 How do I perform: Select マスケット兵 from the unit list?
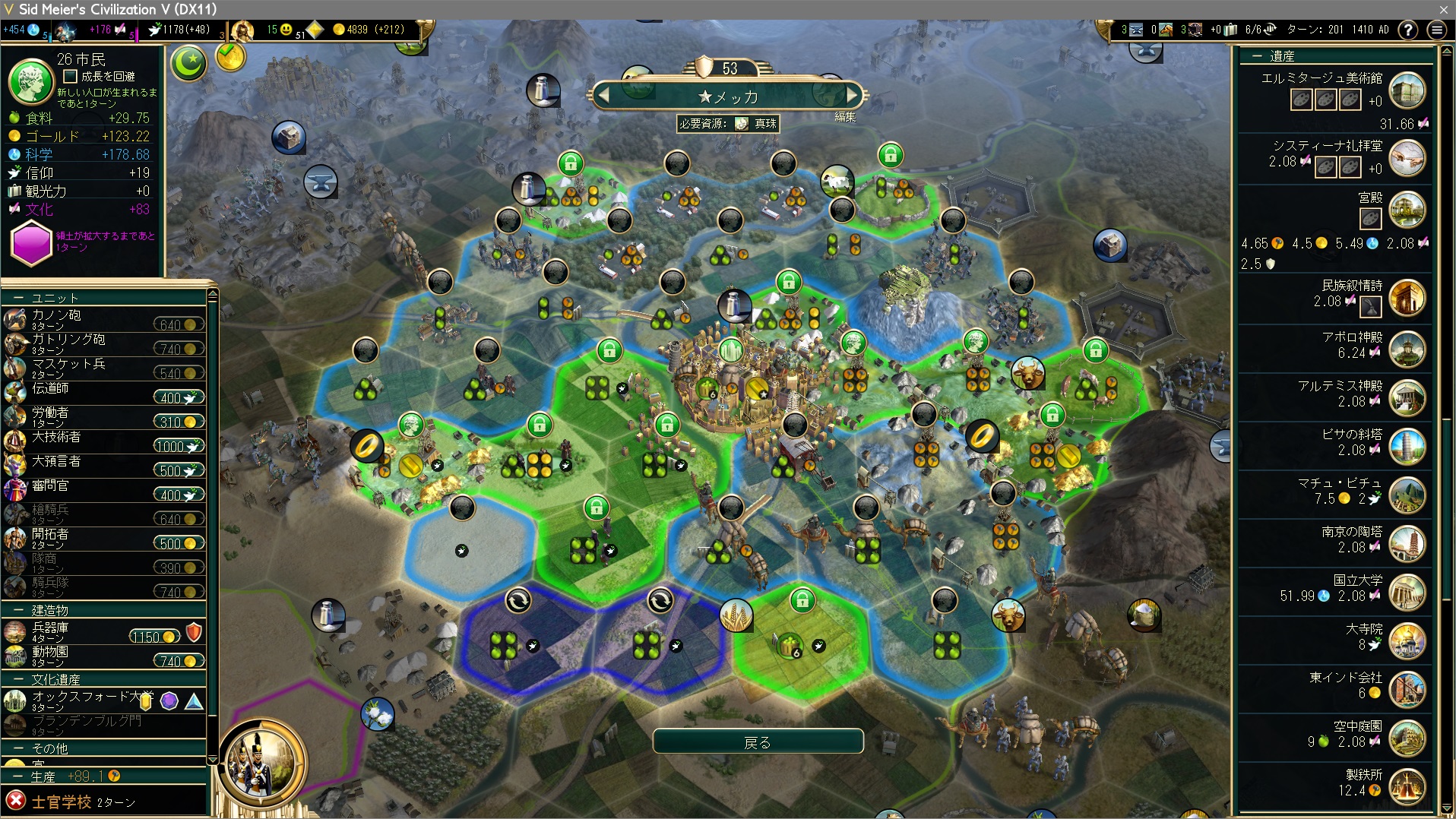click(68, 365)
